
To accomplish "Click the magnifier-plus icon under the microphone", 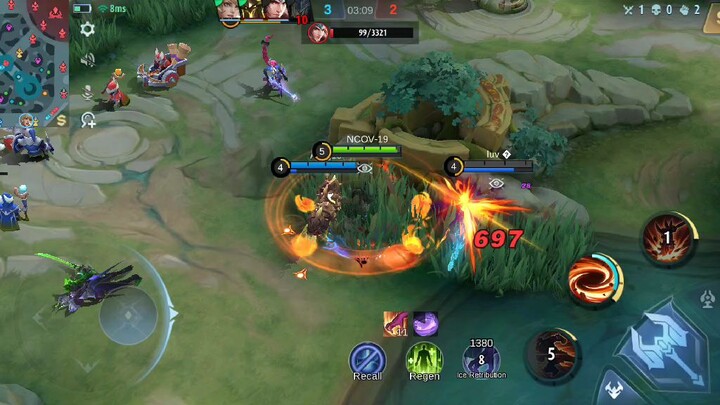I will click(x=88, y=120).
